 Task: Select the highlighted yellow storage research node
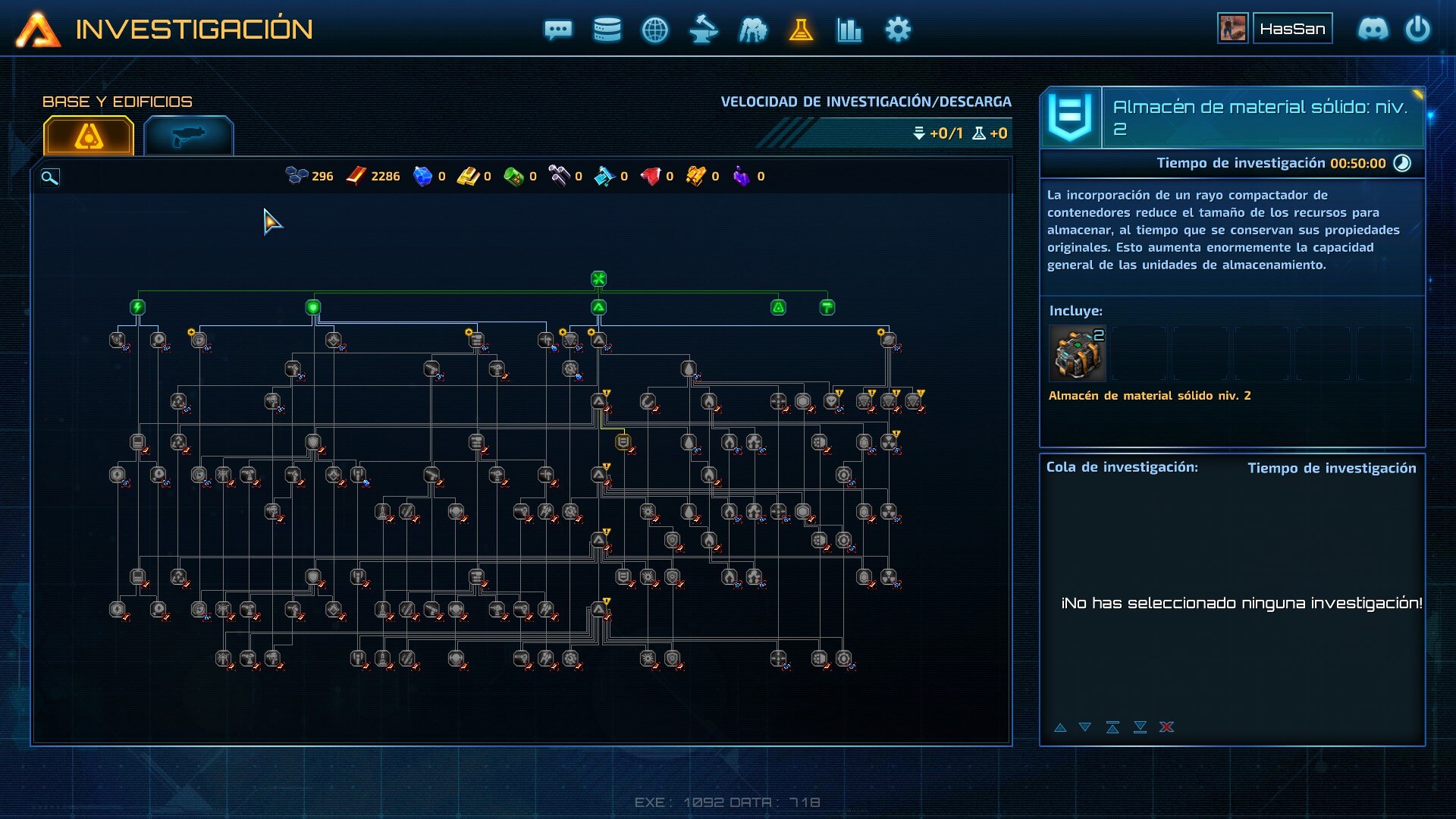(623, 441)
